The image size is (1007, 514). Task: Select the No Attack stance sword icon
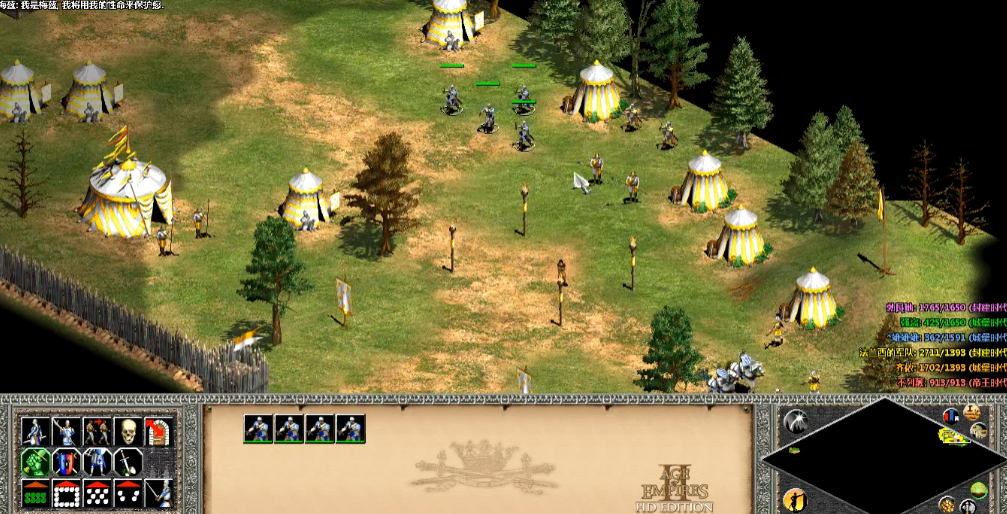click(x=128, y=462)
